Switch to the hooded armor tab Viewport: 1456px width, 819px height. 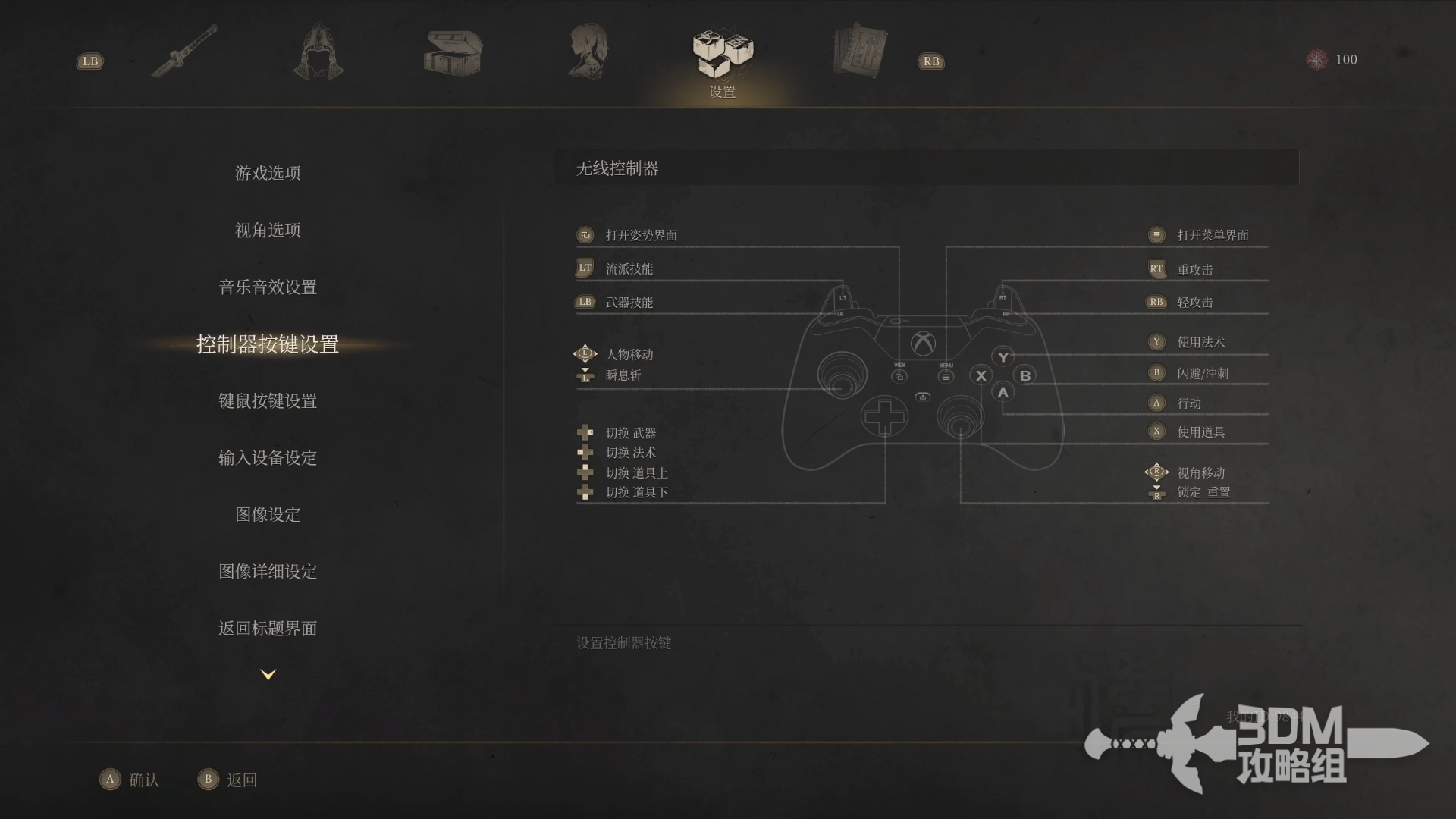tap(318, 52)
